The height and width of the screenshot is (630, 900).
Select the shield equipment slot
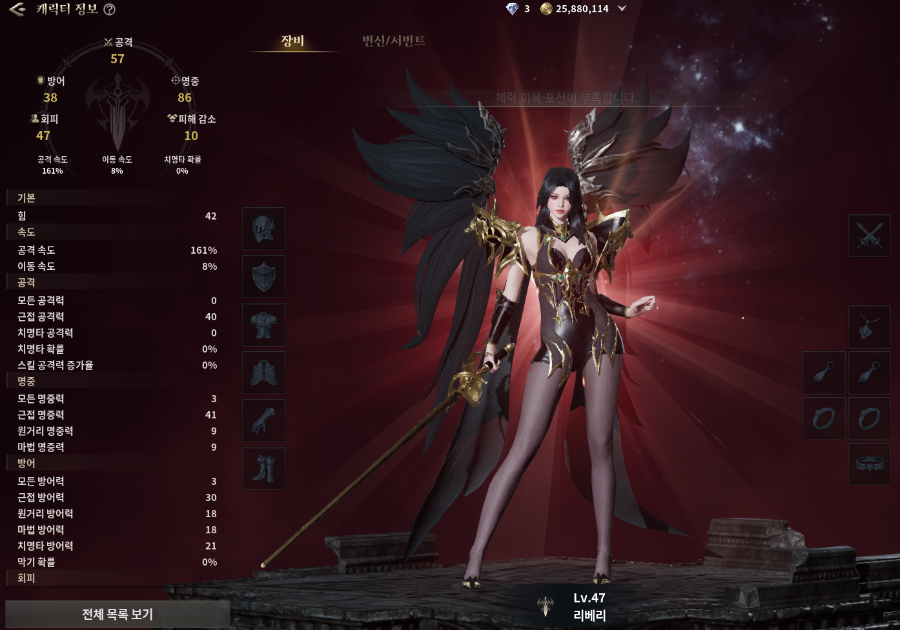(264, 276)
